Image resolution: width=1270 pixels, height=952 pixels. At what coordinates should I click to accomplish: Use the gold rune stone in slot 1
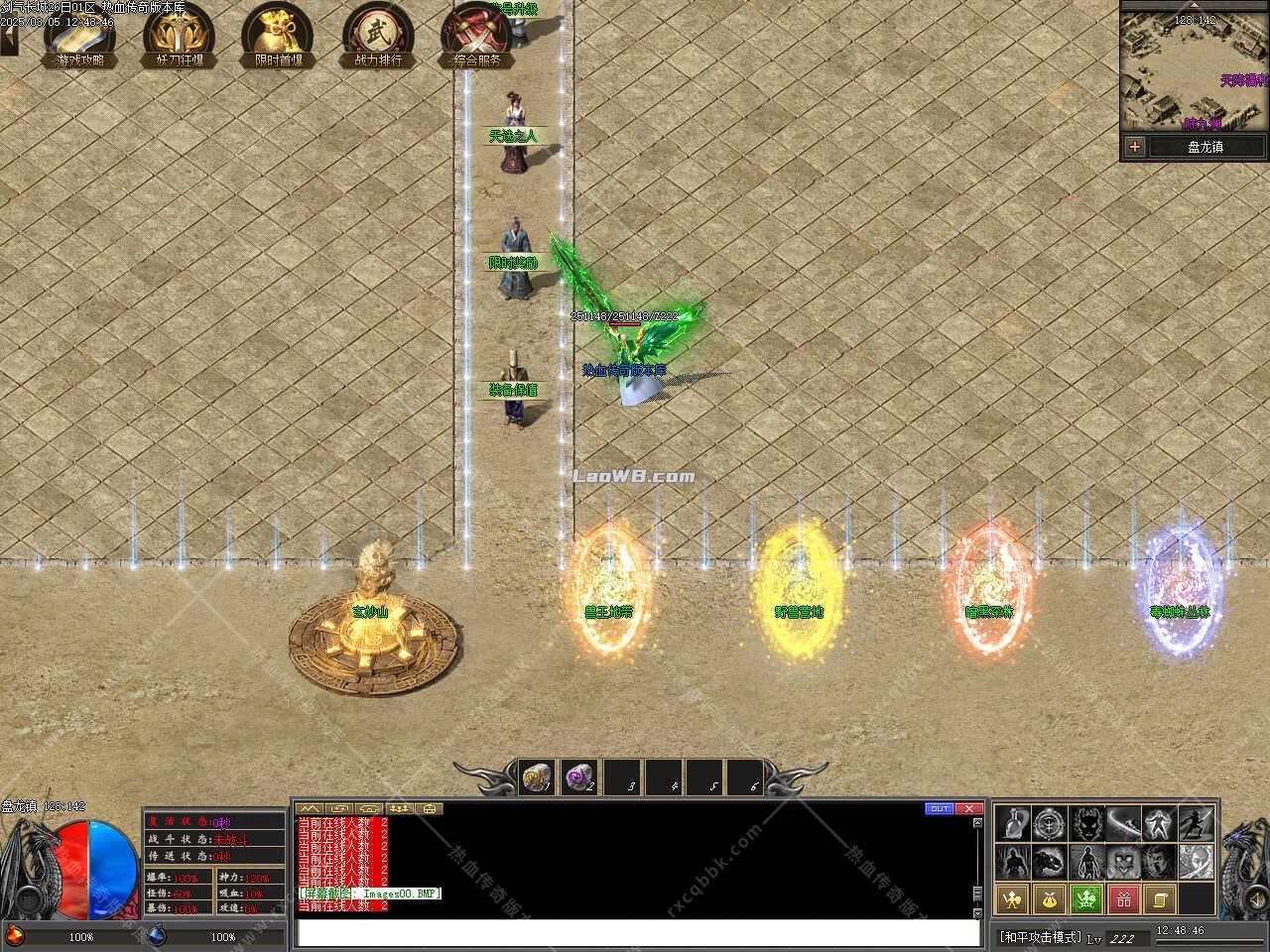coord(539,777)
